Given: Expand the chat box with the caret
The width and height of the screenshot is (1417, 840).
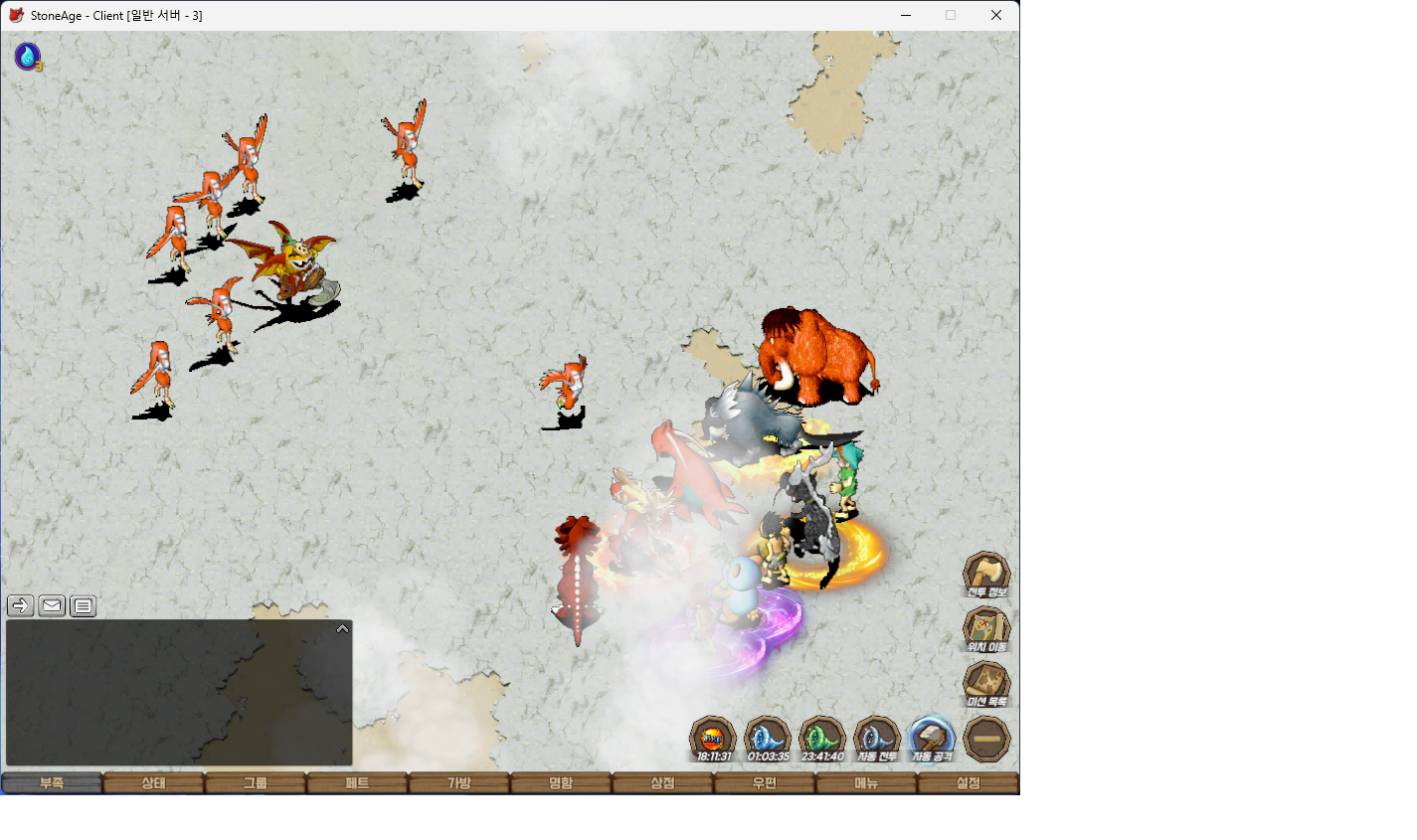Looking at the screenshot, I should point(342,628).
